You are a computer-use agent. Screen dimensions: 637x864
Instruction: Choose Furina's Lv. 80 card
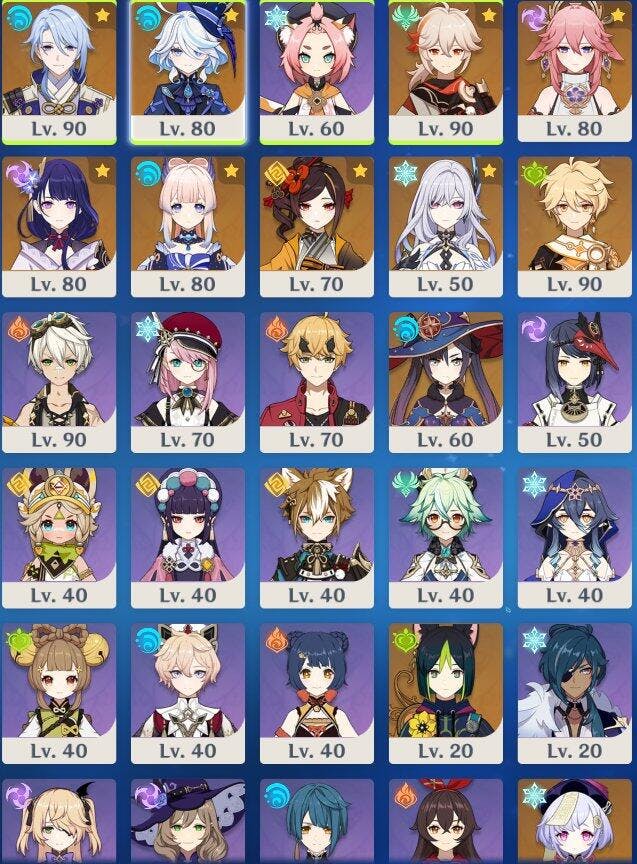(188, 60)
